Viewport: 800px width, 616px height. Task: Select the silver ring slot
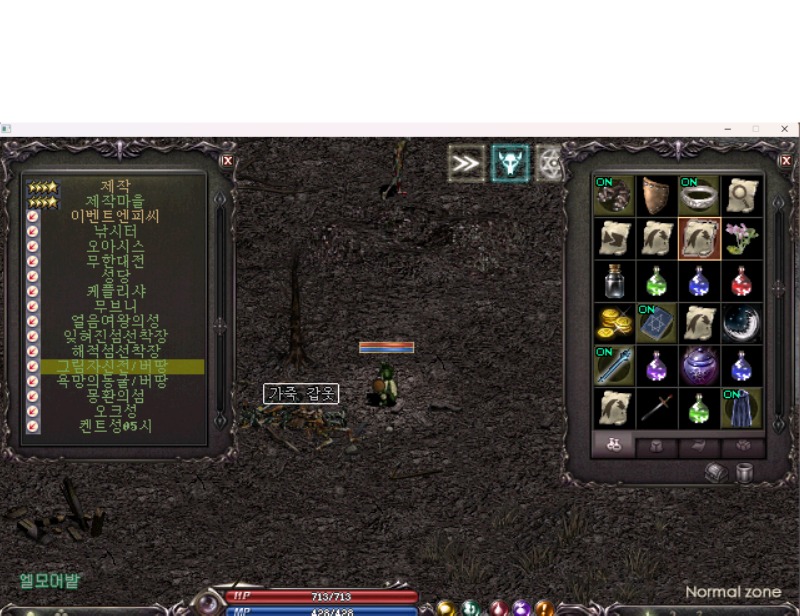(699, 196)
